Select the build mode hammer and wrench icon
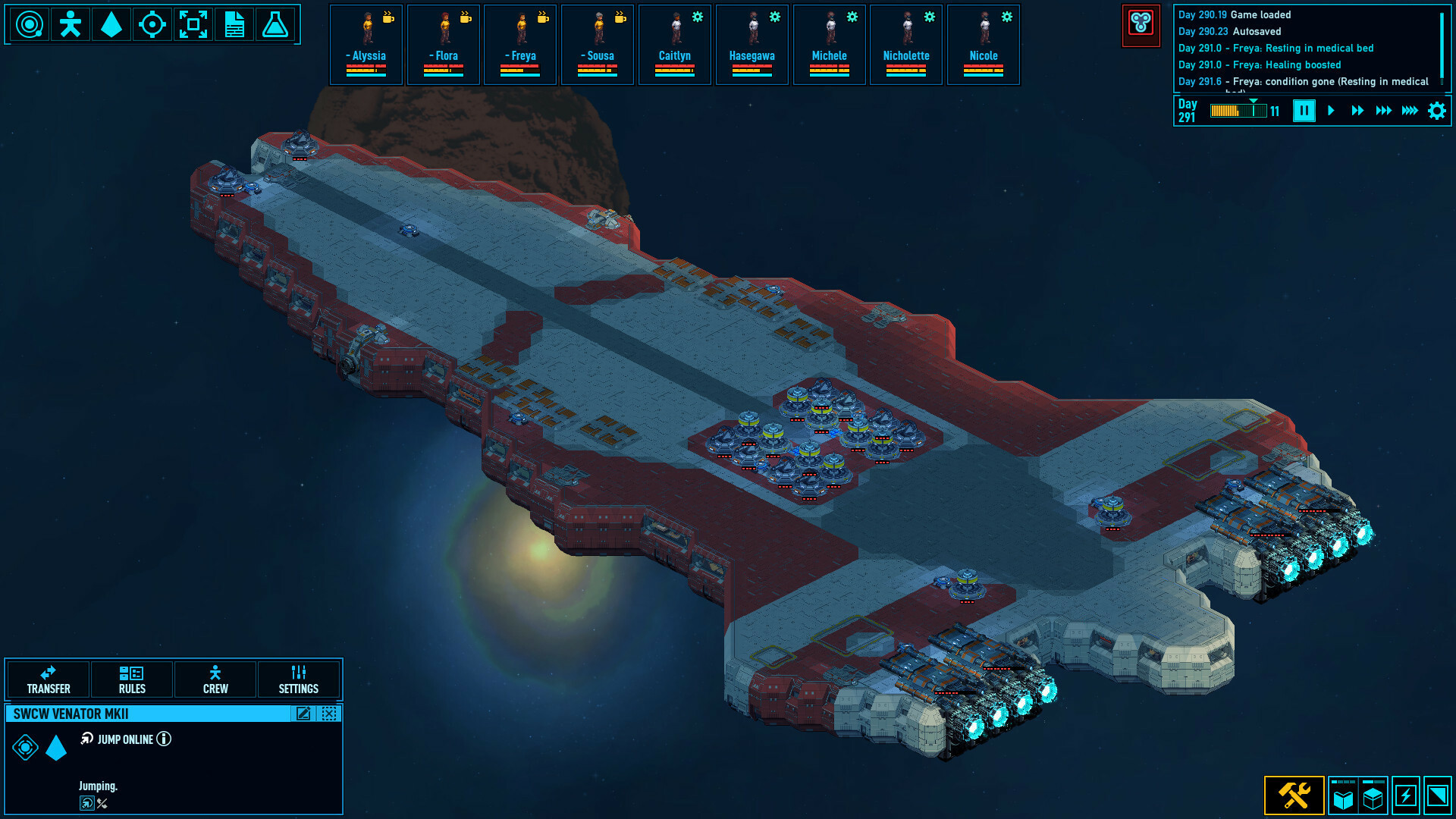The width and height of the screenshot is (1456, 819). (1294, 795)
